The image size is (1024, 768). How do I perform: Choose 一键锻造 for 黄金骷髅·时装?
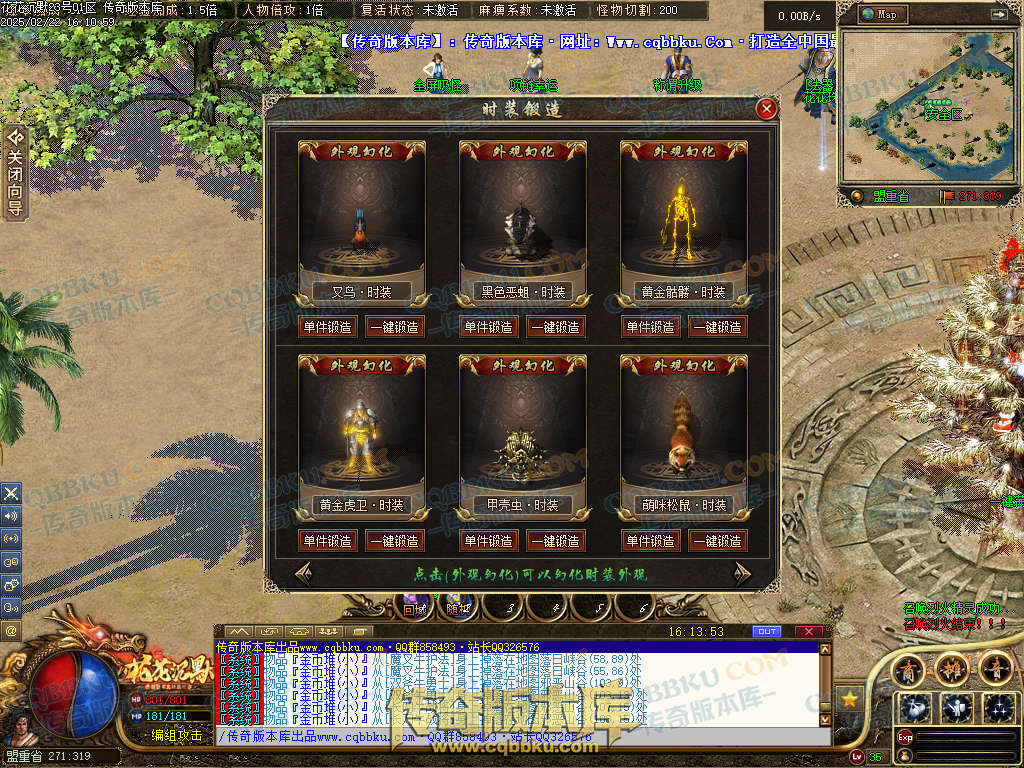point(716,327)
